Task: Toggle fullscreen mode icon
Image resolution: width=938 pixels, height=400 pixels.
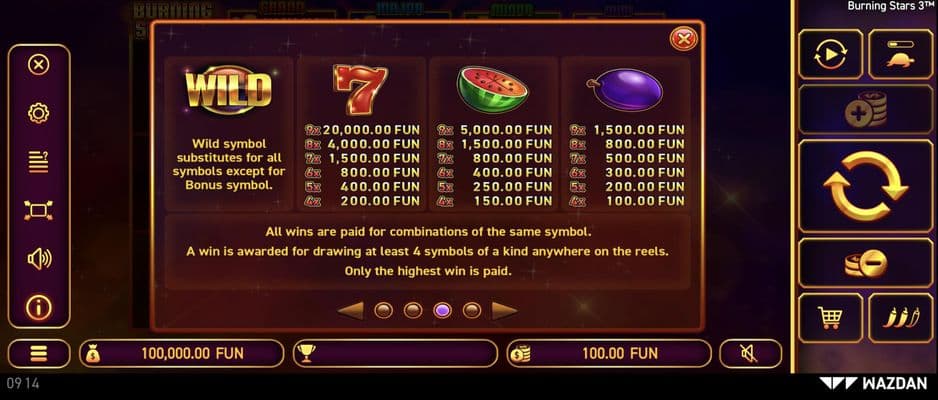Action: [x=38, y=210]
